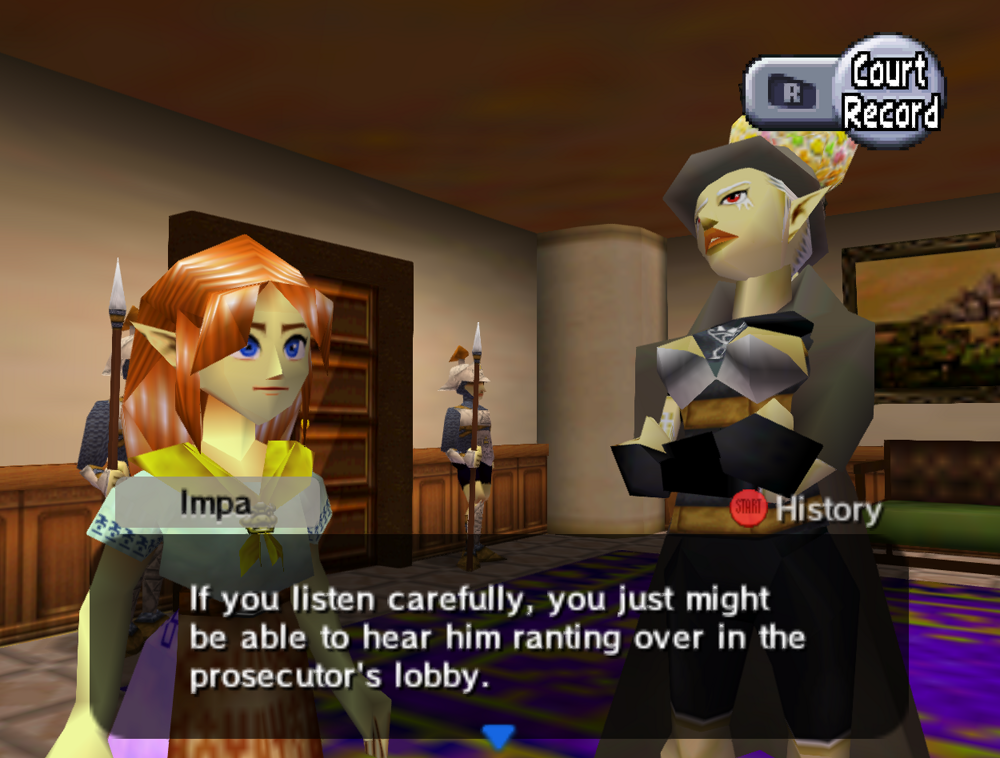Advance dialogue with the blue arrow
This screenshot has height=758, width=1000.
click(x=498, y=737)
